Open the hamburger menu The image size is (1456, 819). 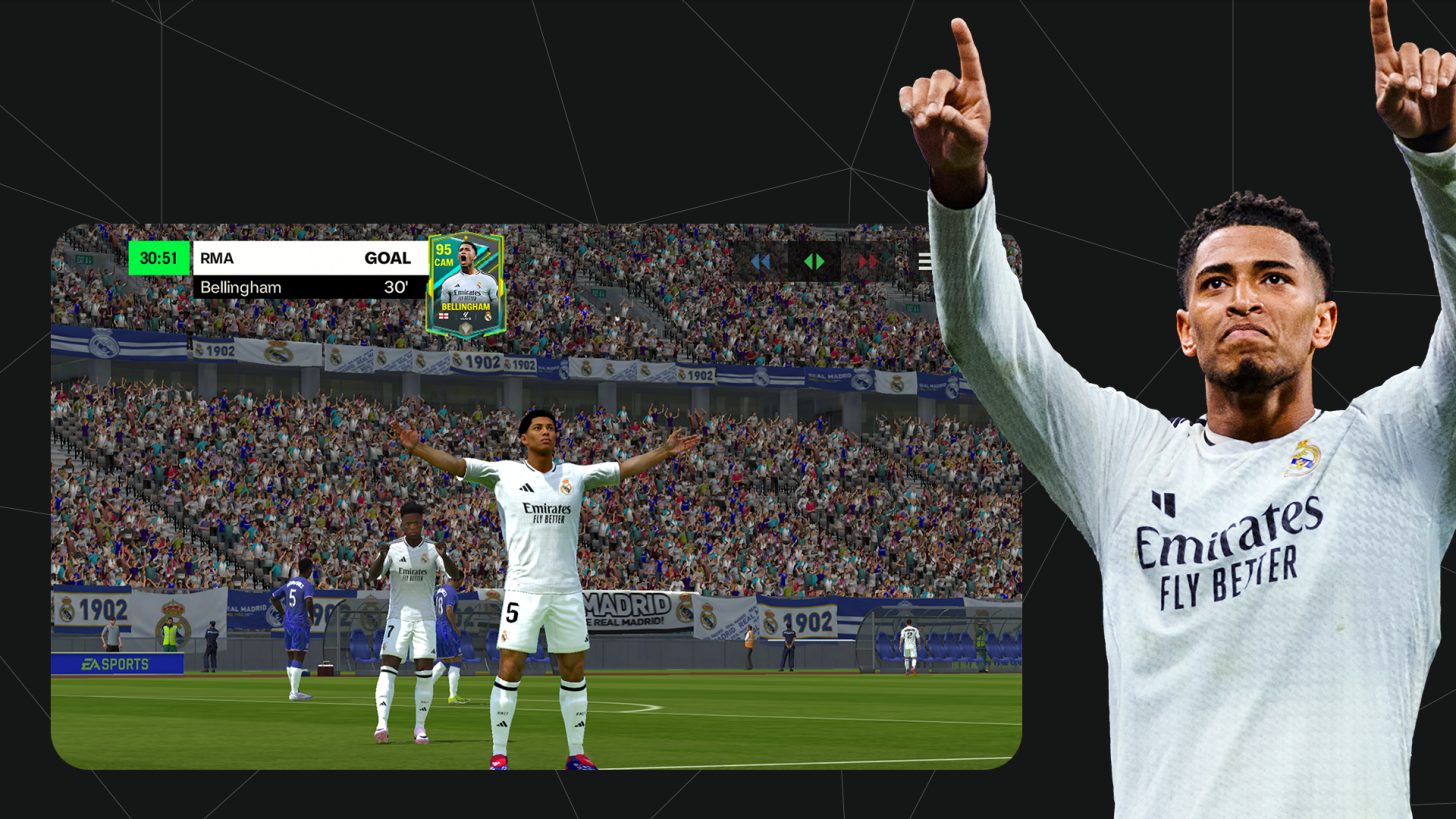925,261
